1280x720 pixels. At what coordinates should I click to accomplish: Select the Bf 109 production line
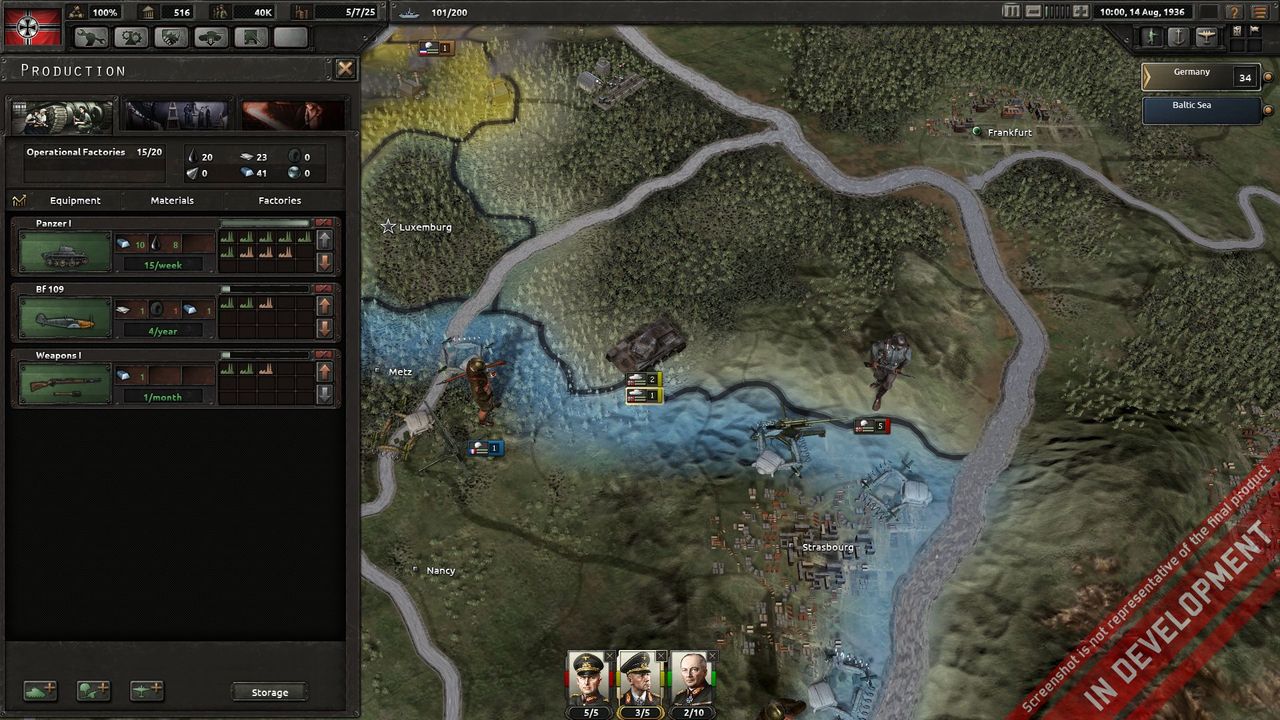pos(65,317)
